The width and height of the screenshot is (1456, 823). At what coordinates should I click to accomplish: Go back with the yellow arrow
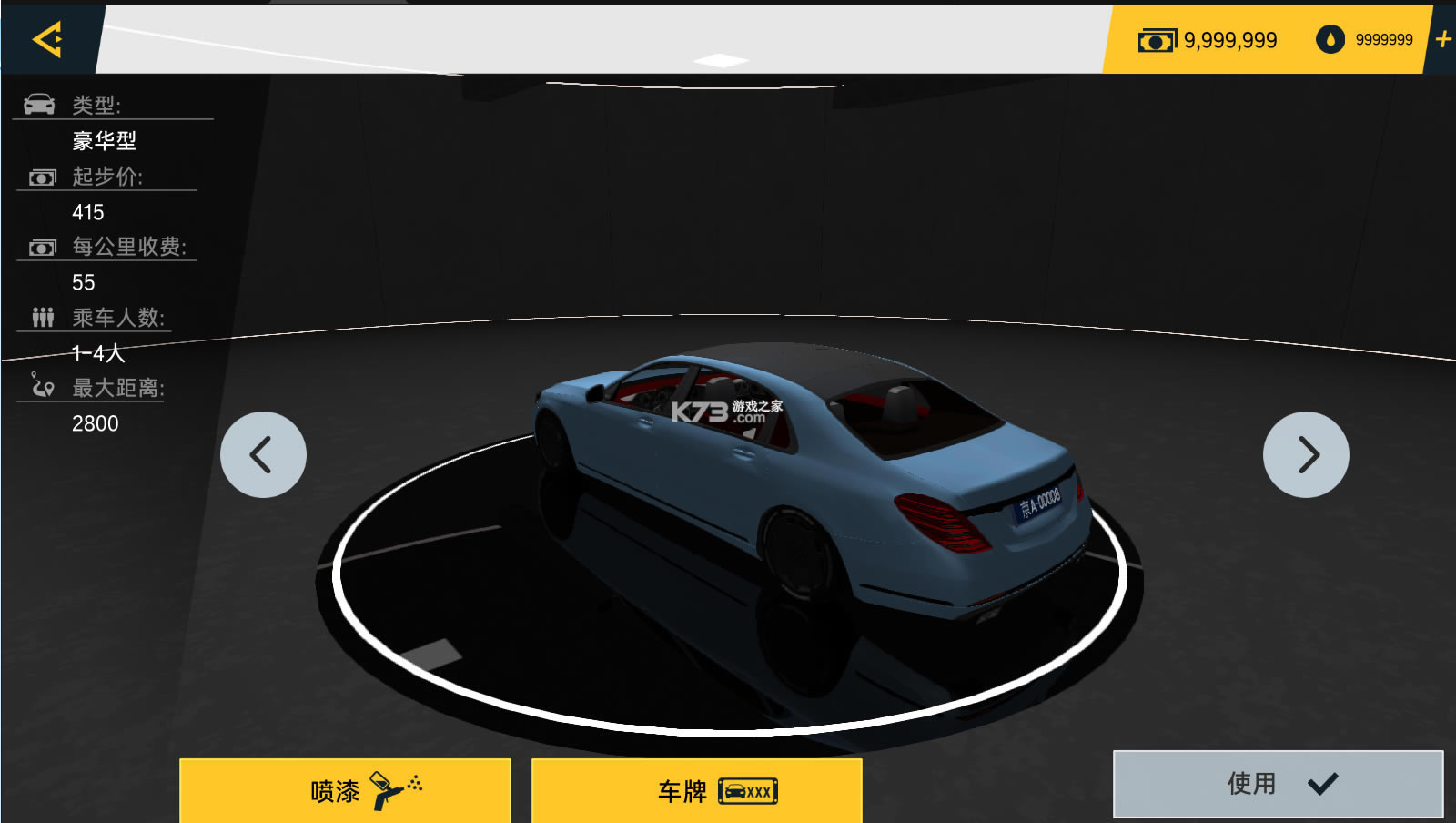(x=47, y=39)
